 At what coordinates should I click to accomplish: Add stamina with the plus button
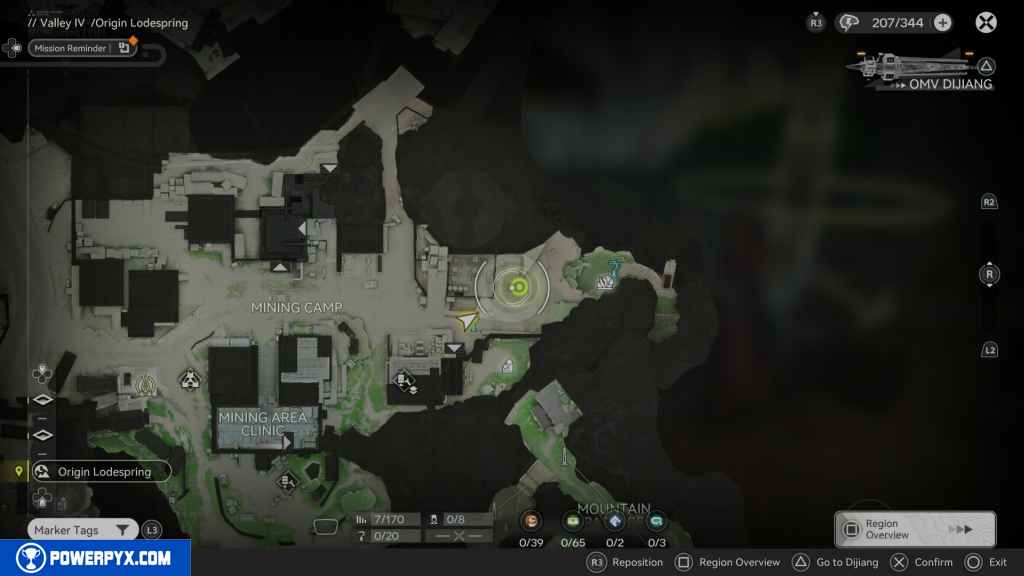point(942,23)
